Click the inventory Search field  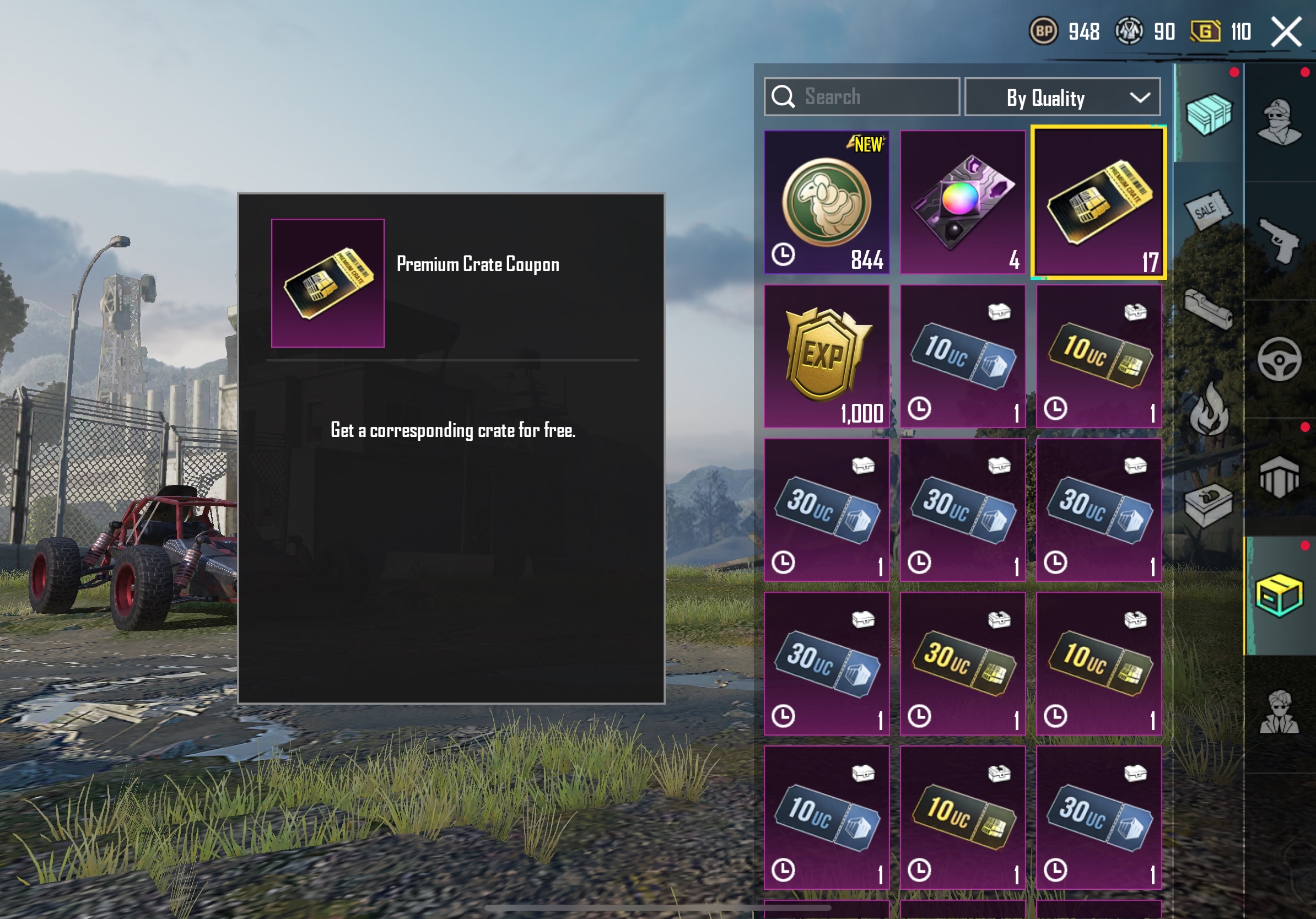point(861,97)
